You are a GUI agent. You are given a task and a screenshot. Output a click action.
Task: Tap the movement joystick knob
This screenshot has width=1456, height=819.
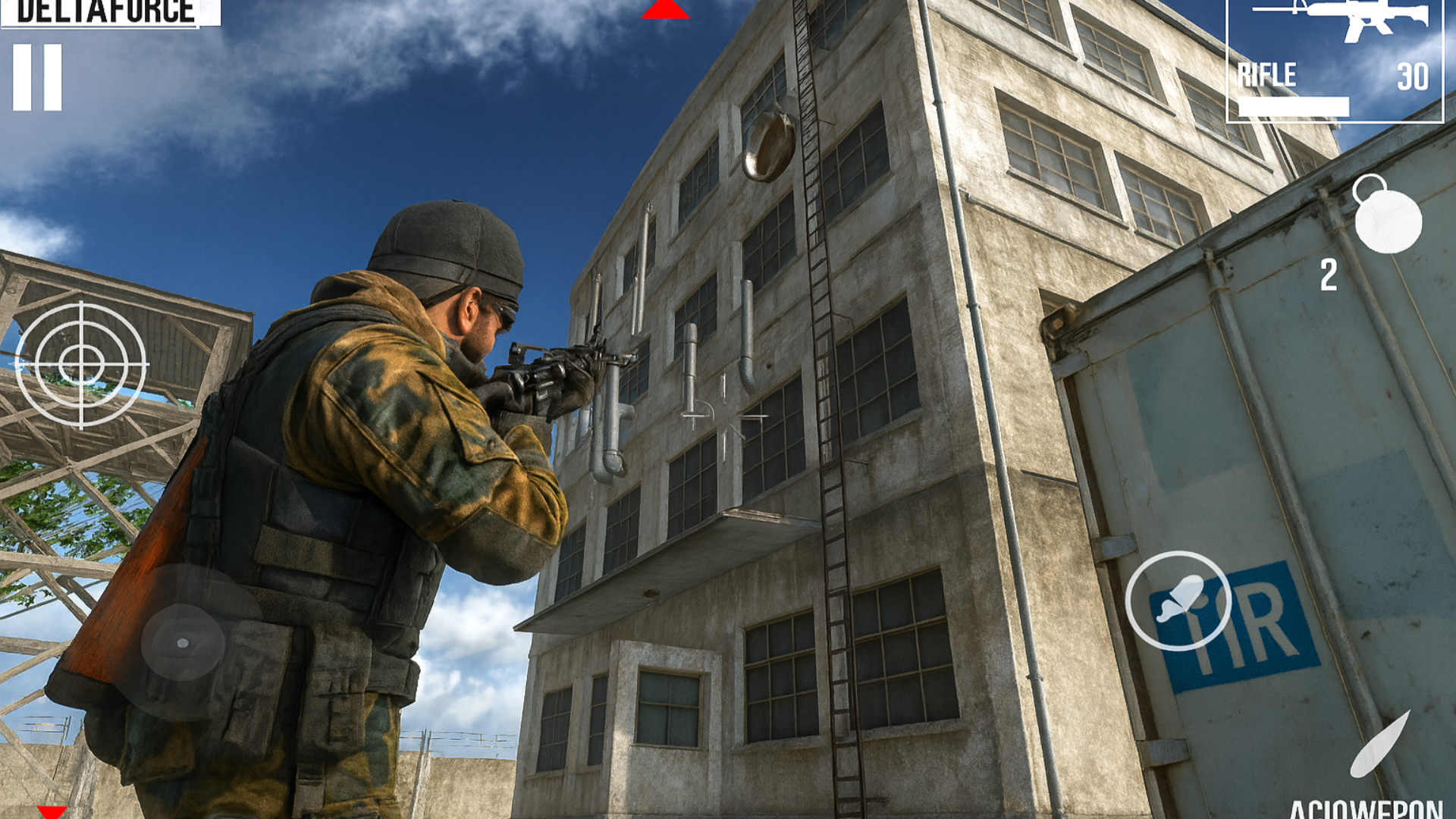(182, 643)
